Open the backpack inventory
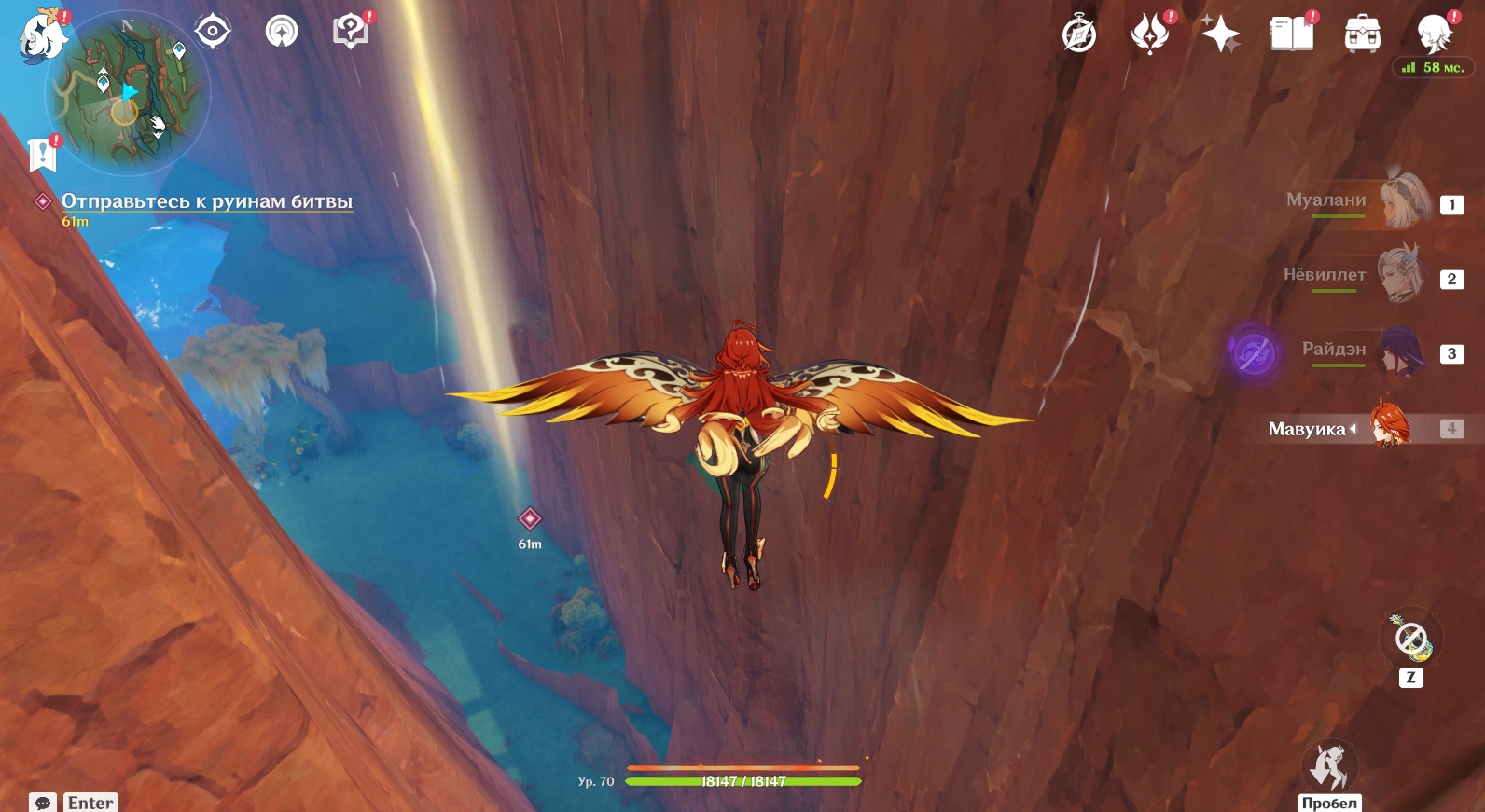 [x=1363, y=35]
